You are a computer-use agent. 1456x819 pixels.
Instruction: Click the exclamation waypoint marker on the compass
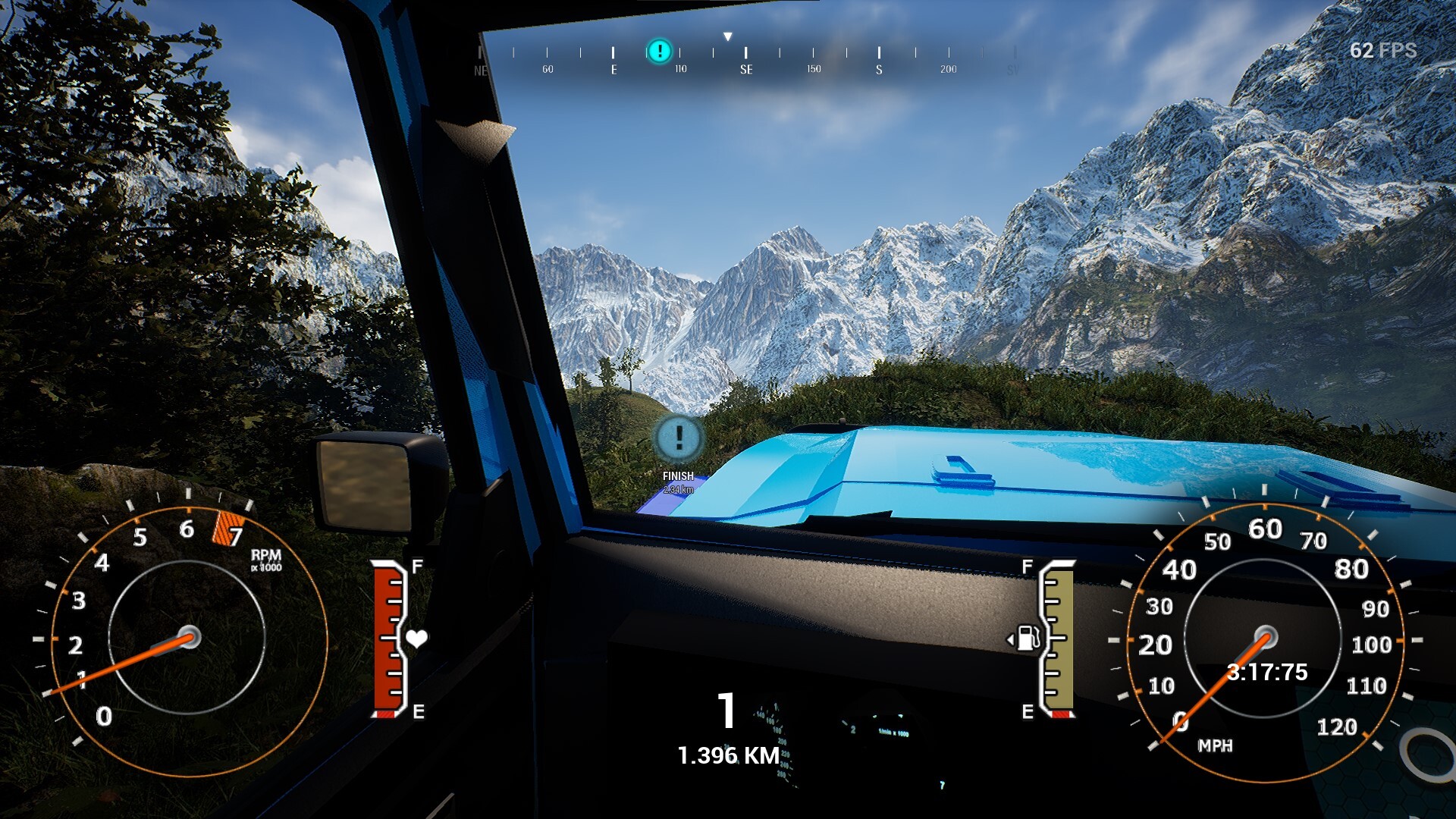[x=659, y=51]
